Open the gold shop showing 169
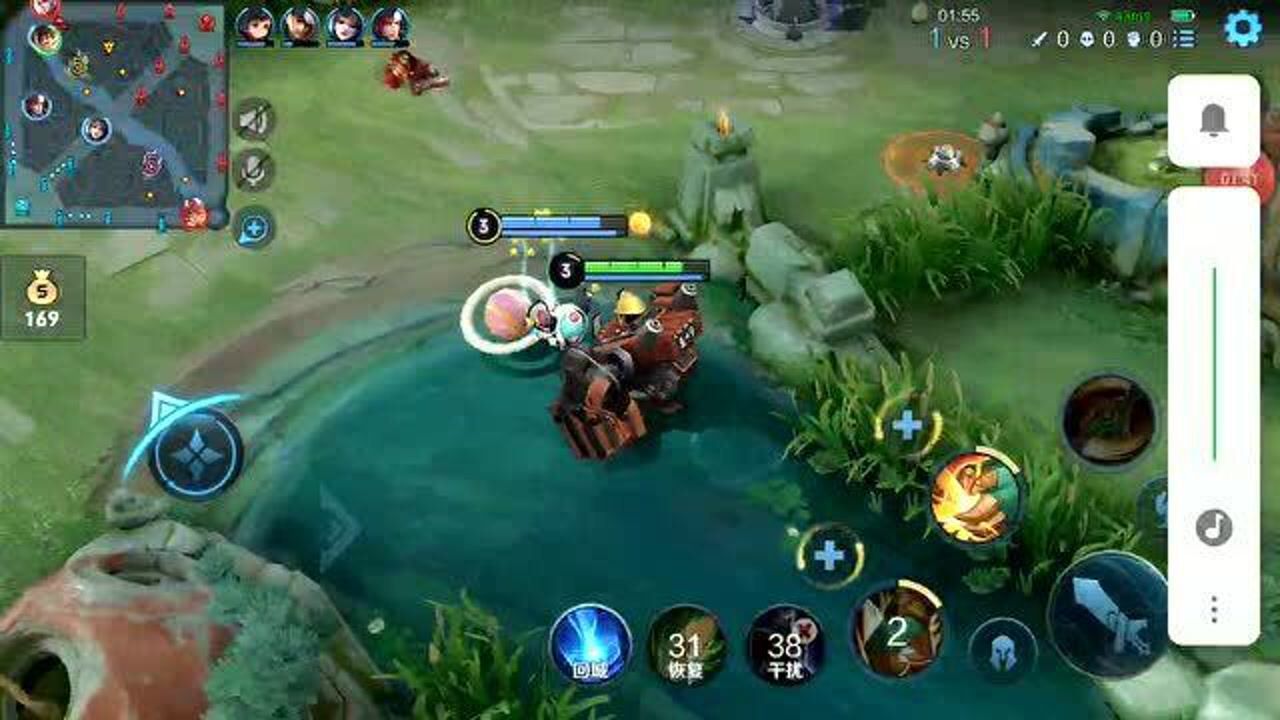The width and height of the screenshot is (1280, 720). (42, 298)
